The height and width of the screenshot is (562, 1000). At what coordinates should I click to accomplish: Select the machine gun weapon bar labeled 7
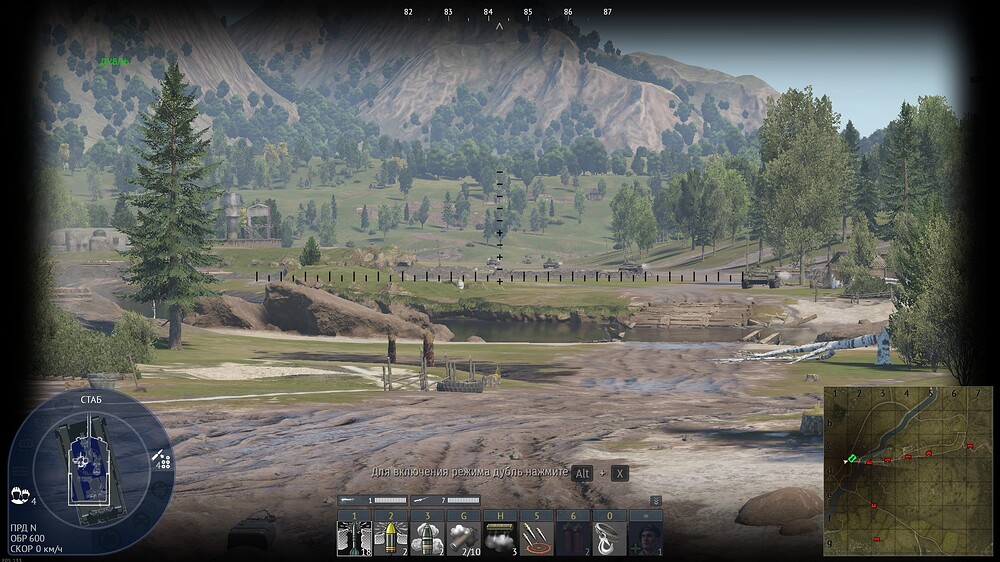pos(446,500)
